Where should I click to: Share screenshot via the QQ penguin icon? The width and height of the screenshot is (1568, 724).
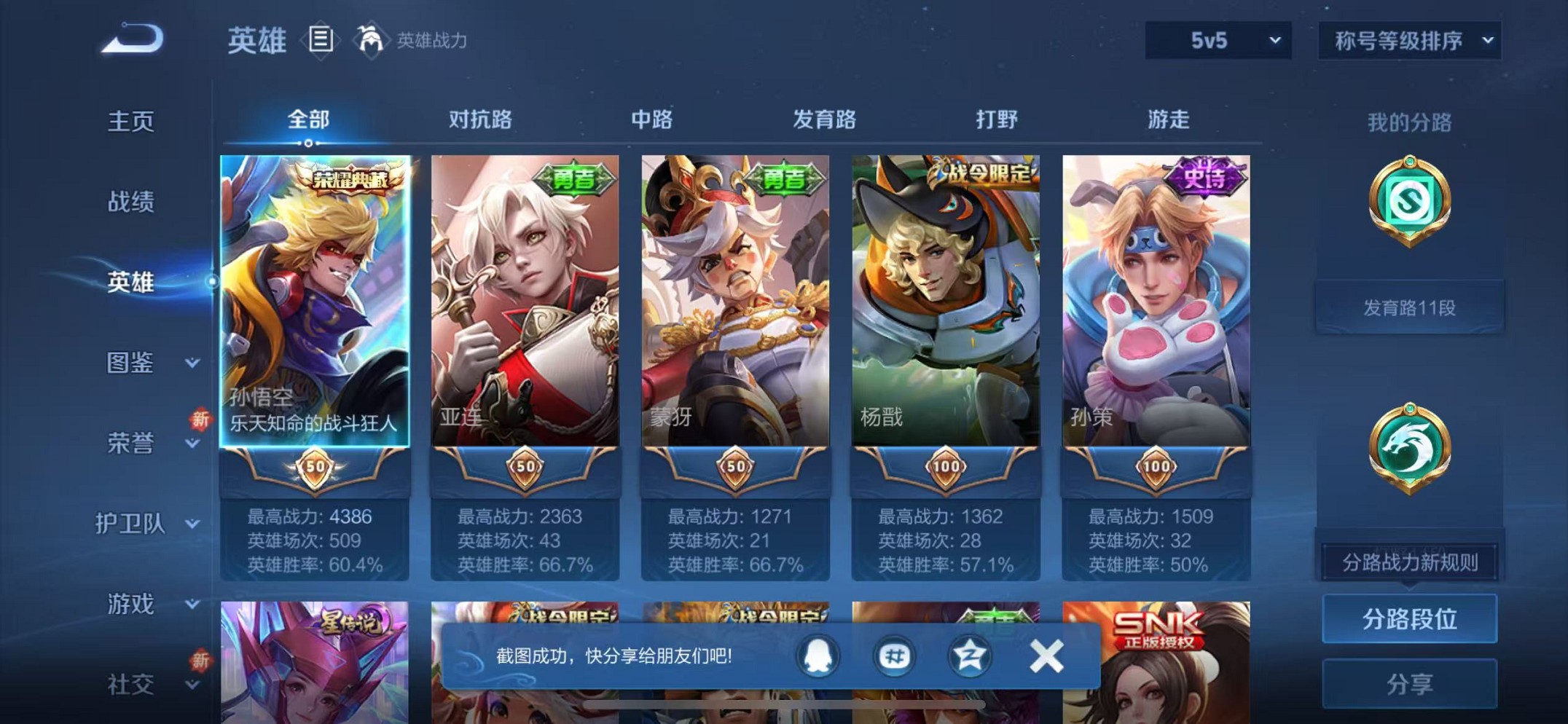point(818,655)
